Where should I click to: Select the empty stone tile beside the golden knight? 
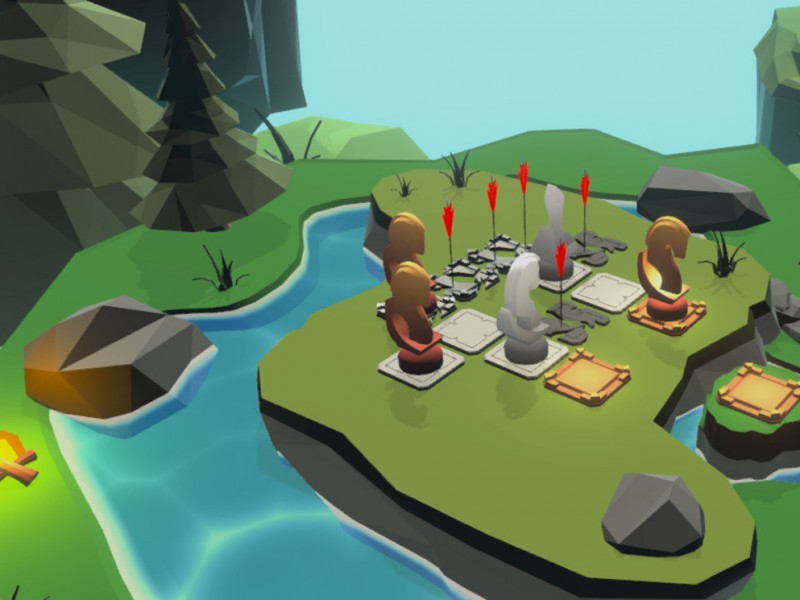(x=609, y=291)
